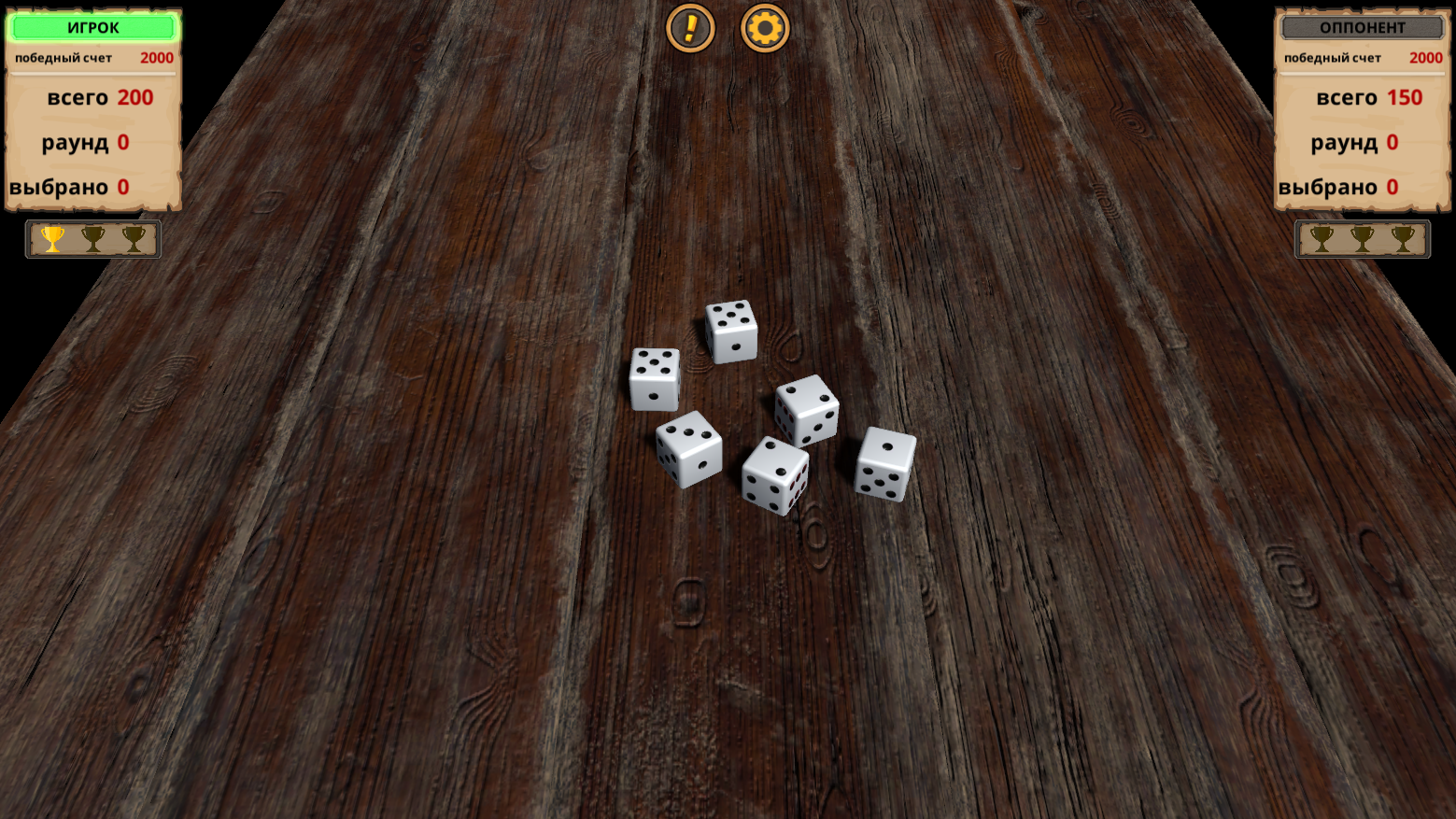Click the rightmost trophy under the player panel
Viewport: 1456px width, 819px height.
[x=132, y=239]
